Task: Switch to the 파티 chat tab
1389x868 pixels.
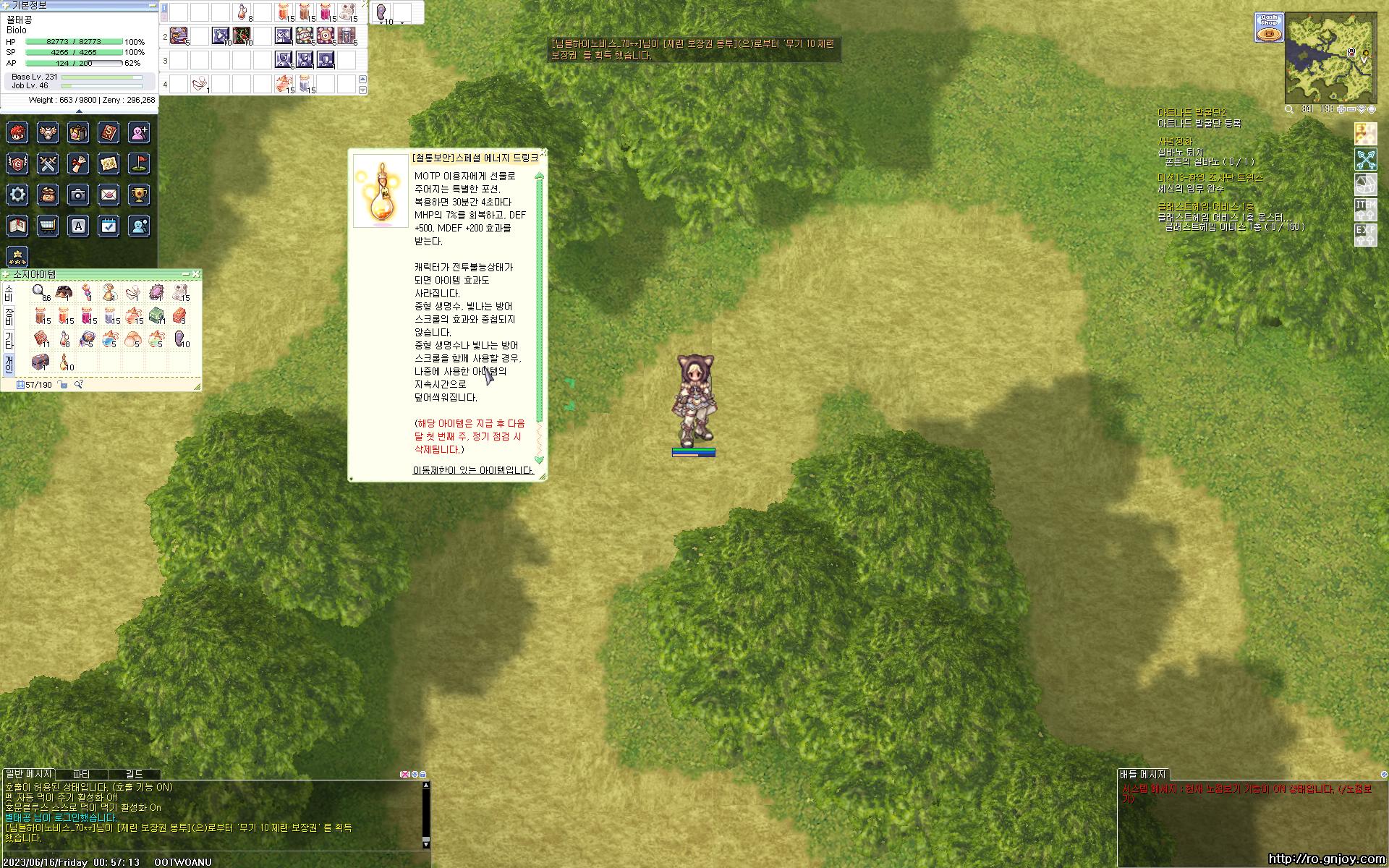Action: pos(81,774)
